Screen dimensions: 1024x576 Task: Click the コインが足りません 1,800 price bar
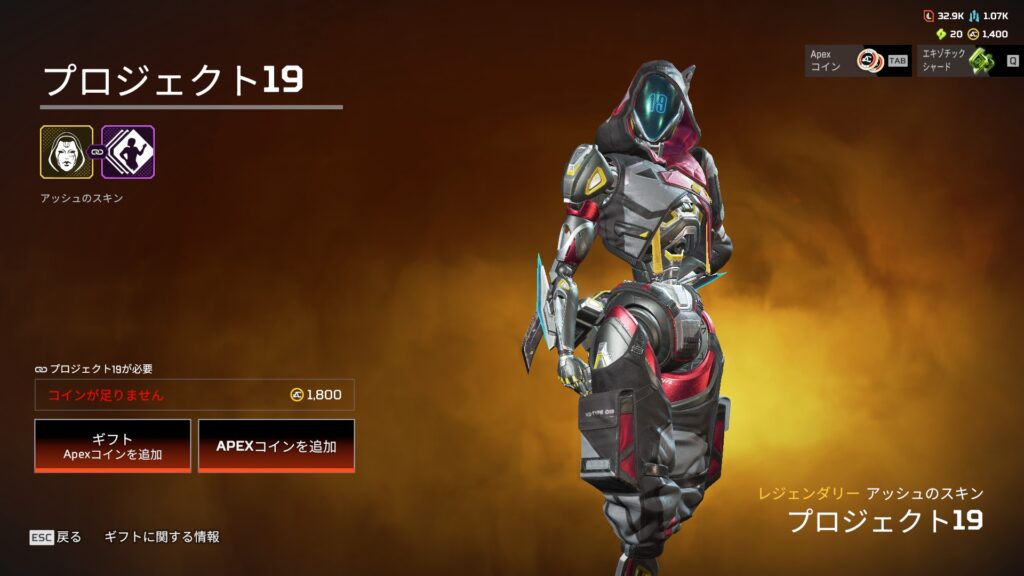[194, 395]
